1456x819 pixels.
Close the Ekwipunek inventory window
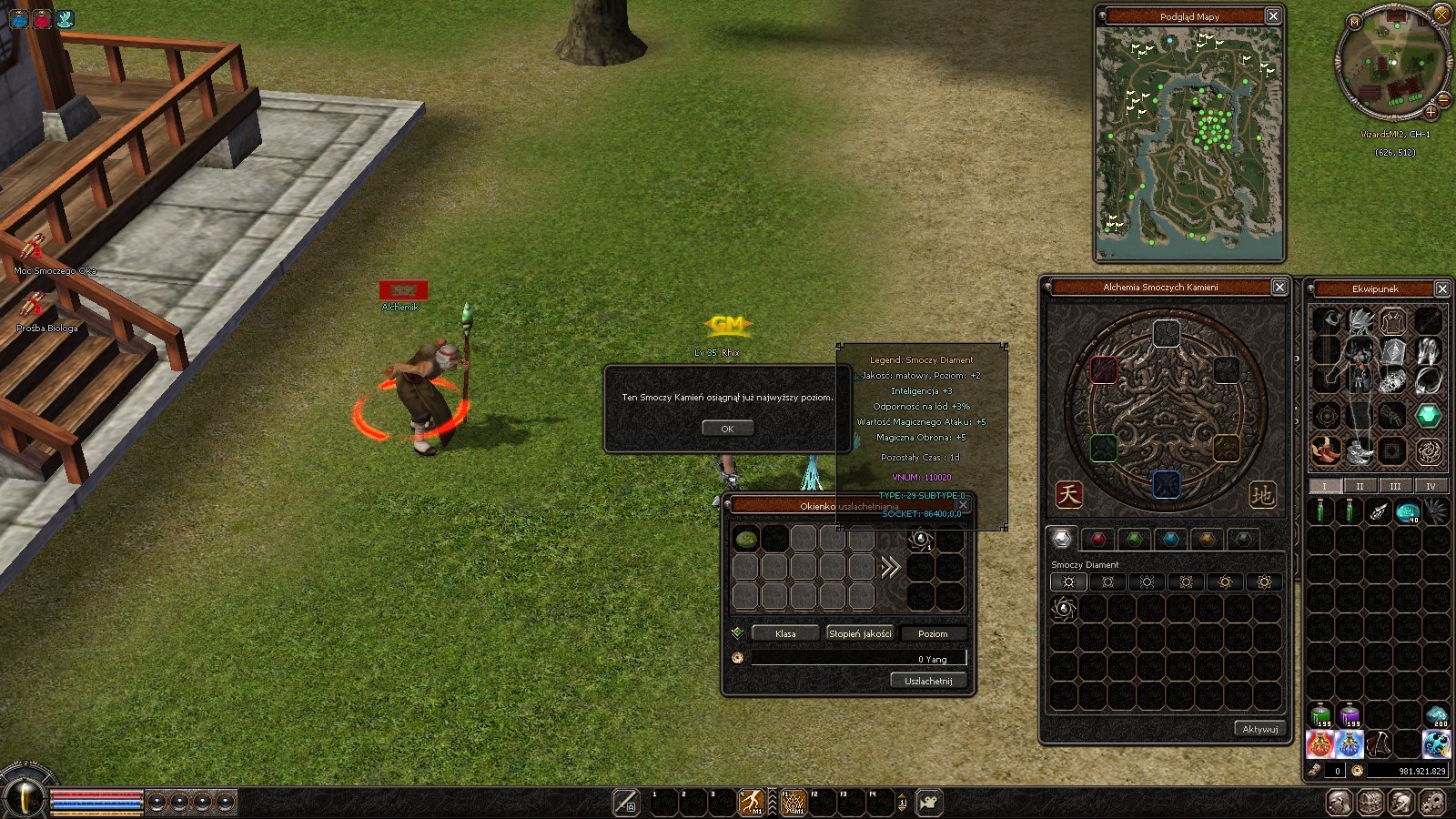[x=1442, y=288]
